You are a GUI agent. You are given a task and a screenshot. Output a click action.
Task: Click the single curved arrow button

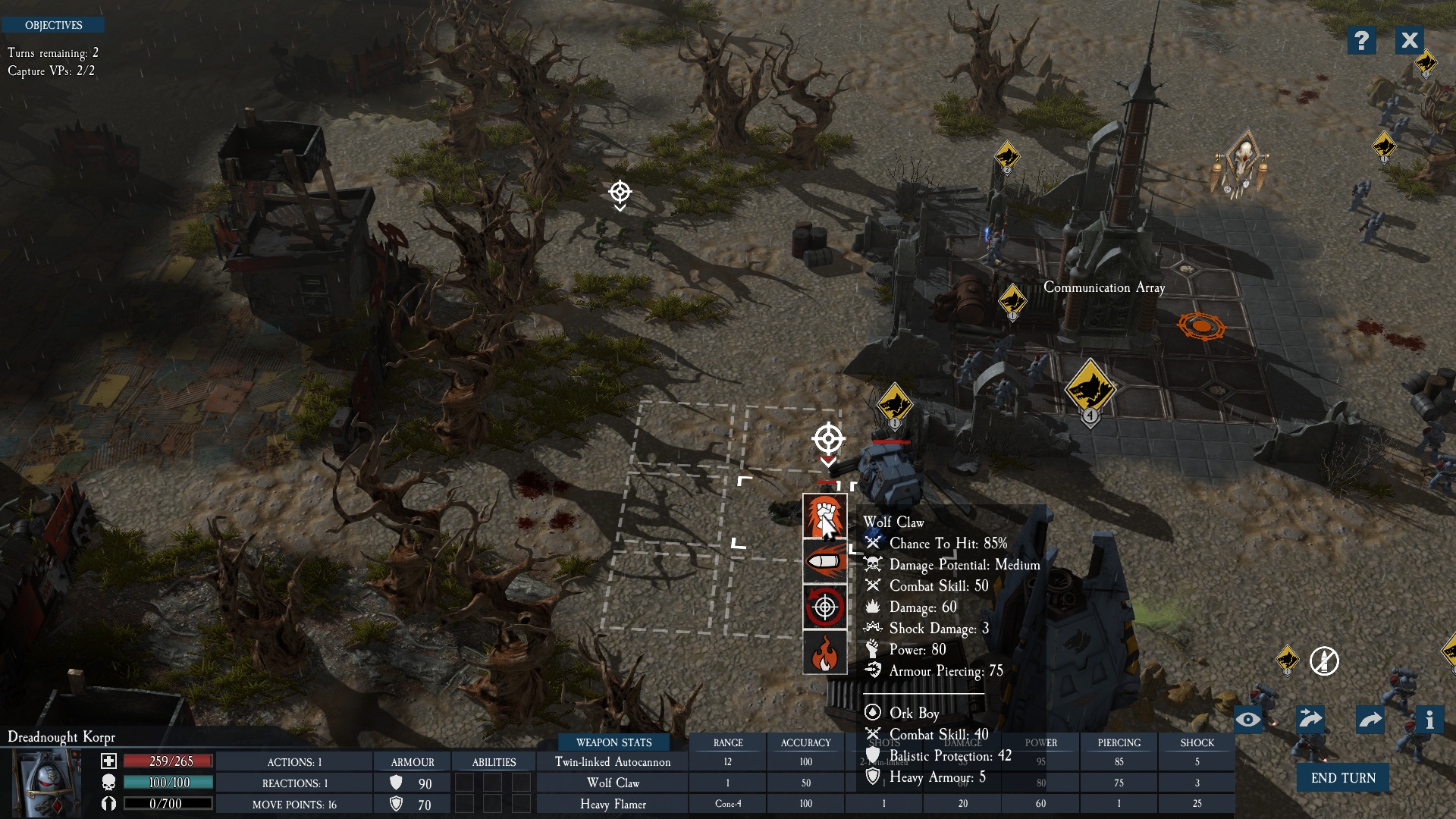[1370, 719]
